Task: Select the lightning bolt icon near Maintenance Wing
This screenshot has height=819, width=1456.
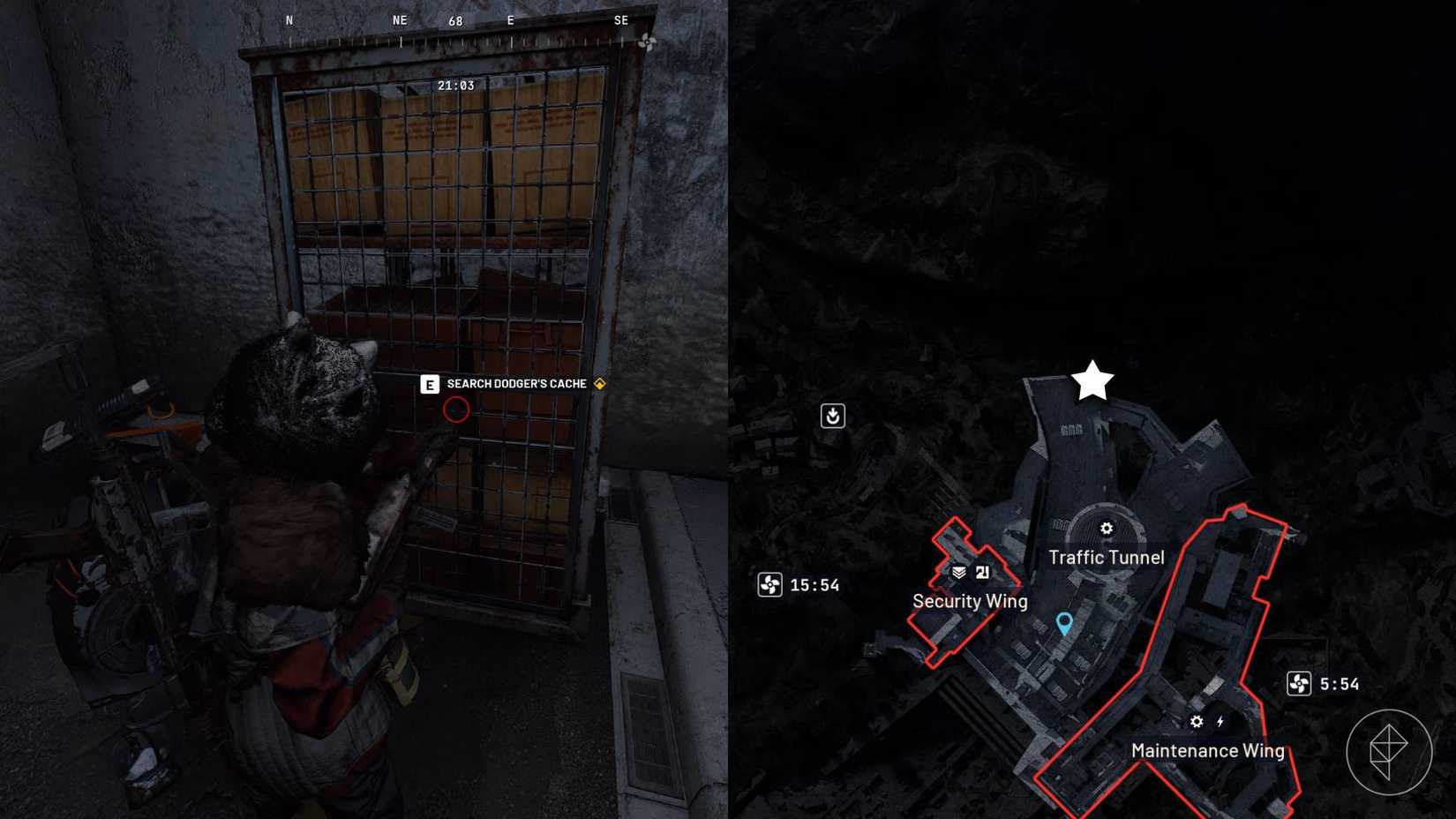Action: pyautogui.click(x=1221, y=721)
